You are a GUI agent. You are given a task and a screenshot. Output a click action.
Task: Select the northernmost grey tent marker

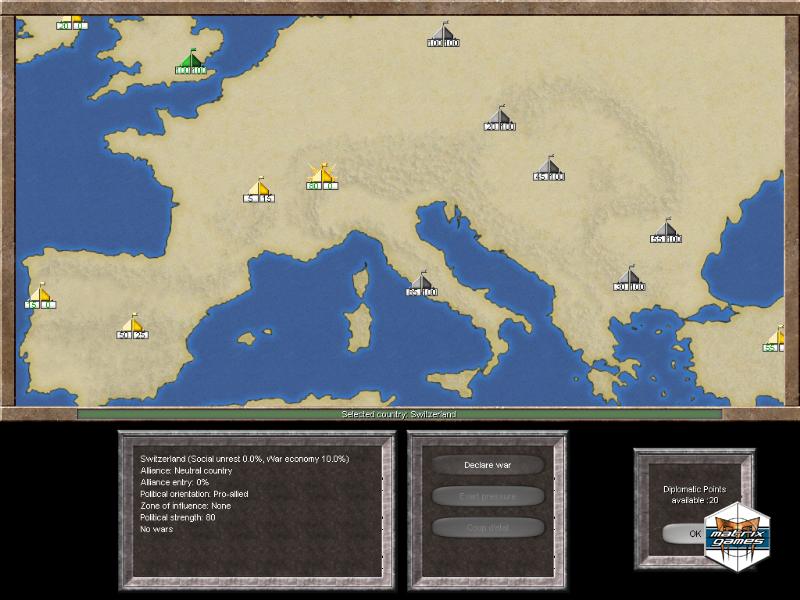[x=443, y=33]
